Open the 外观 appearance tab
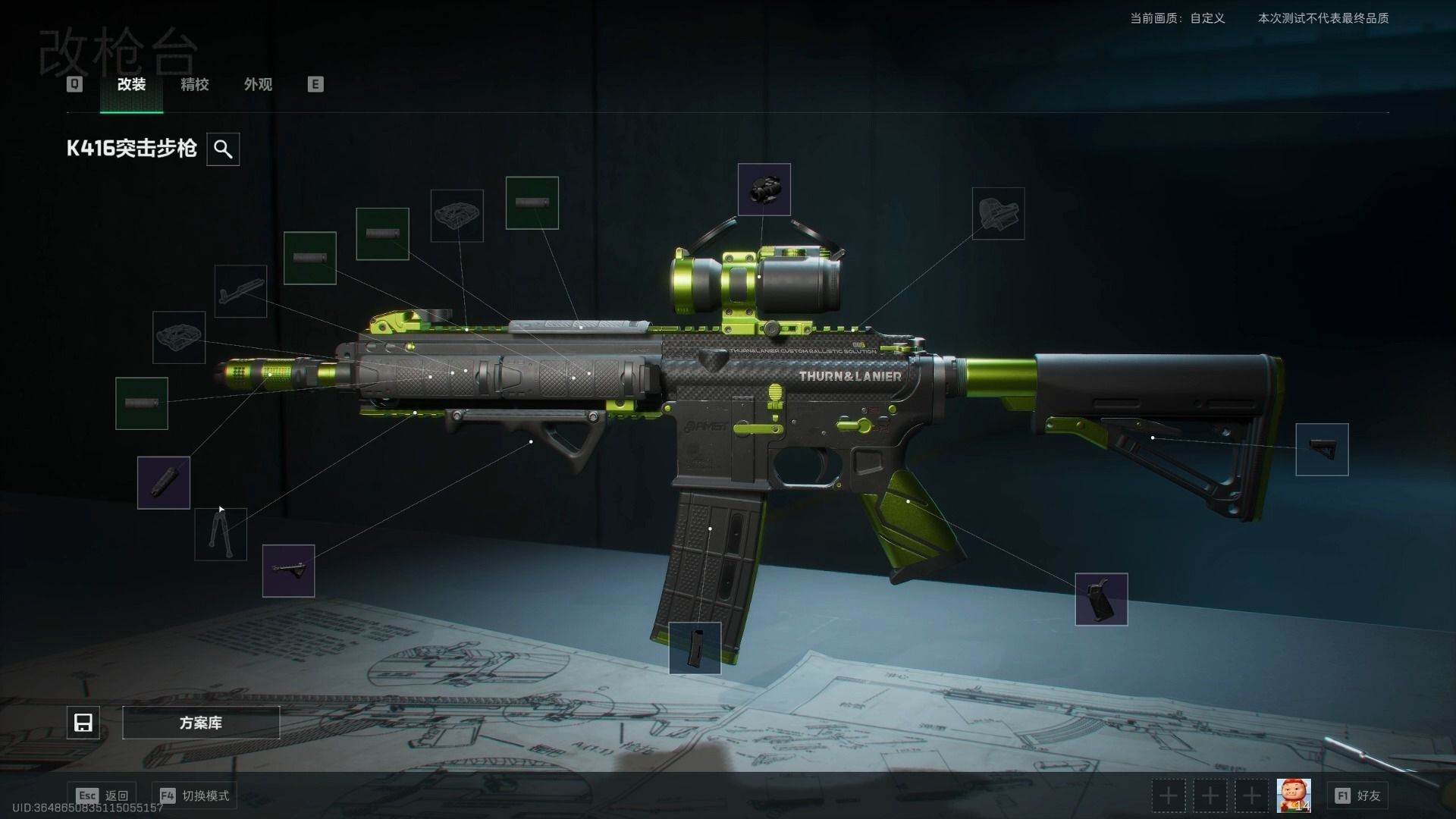This screenshot has width=1456, height=819. tap(258, 84)
